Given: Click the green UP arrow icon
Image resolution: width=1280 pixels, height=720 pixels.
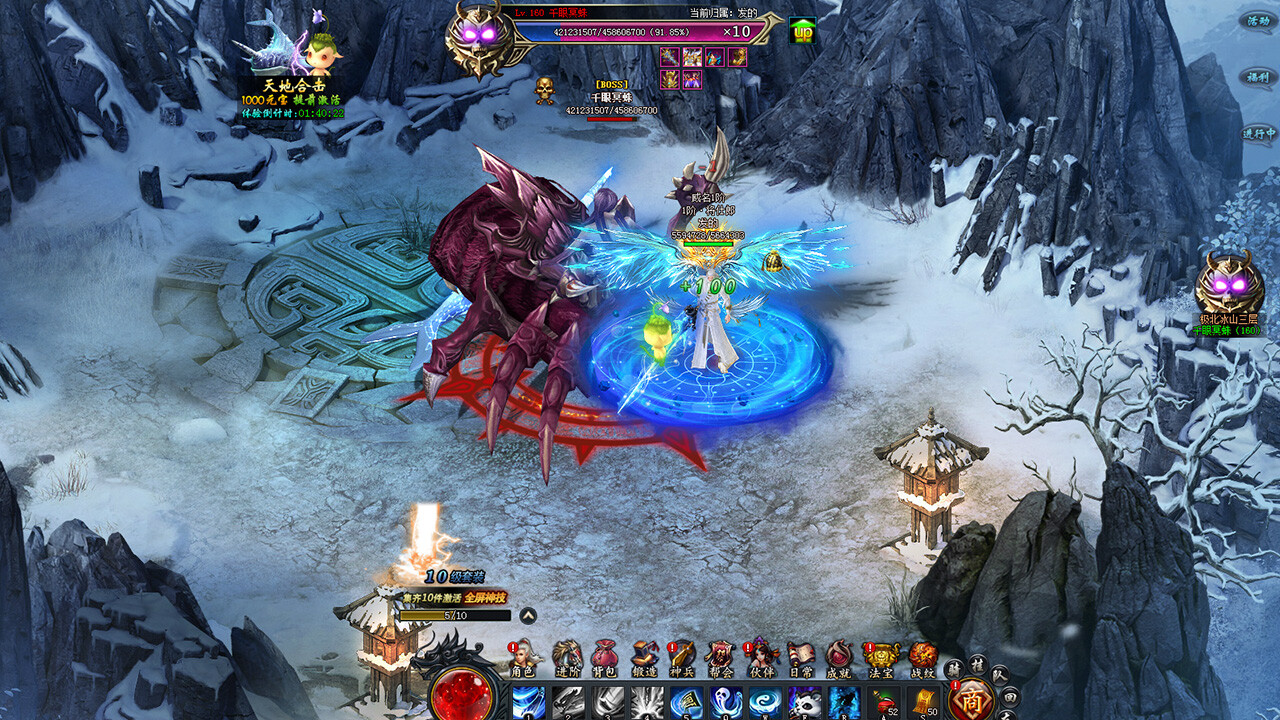Looking at the screenshot, I should tap(802, 31).
